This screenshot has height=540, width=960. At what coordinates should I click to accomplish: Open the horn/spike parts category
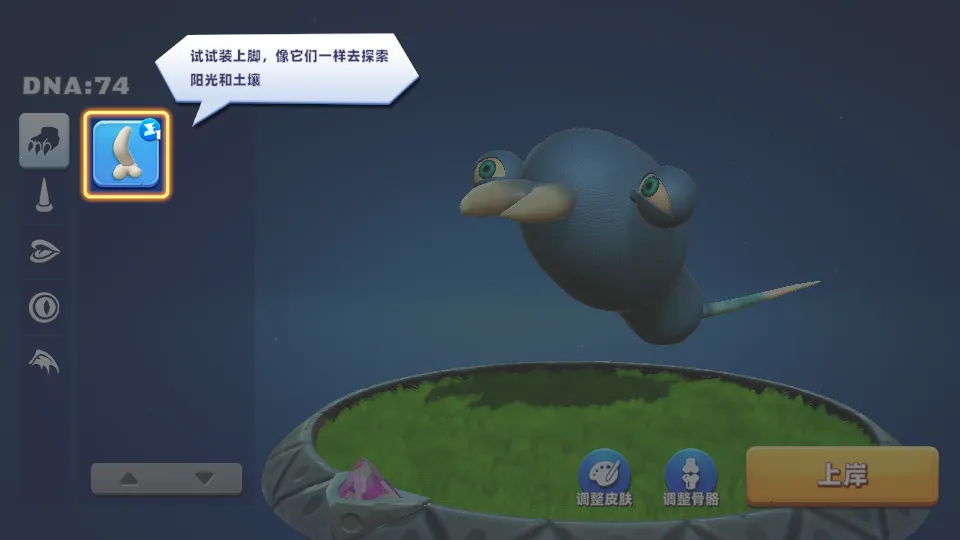tap(44, 195)
